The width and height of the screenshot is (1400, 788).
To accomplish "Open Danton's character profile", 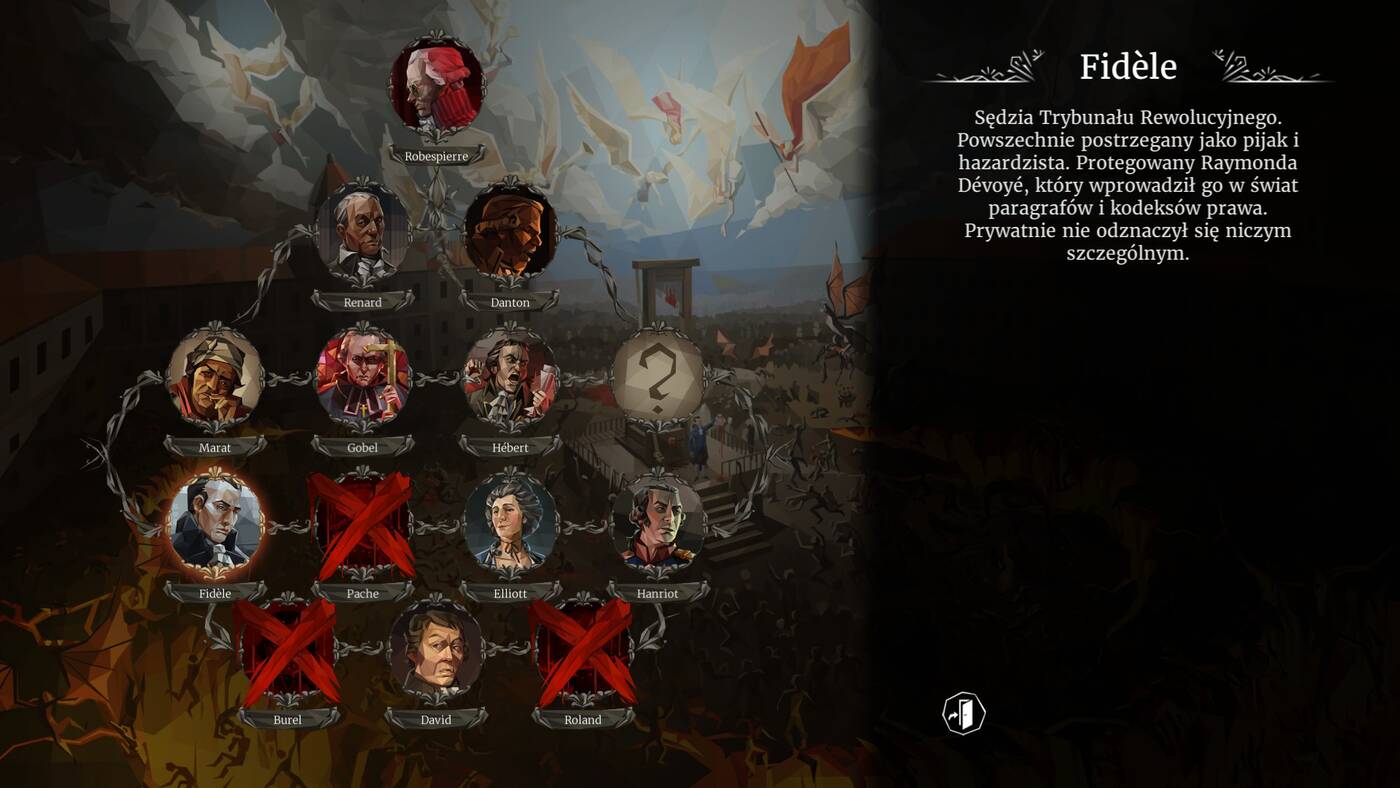I will 510,233.
